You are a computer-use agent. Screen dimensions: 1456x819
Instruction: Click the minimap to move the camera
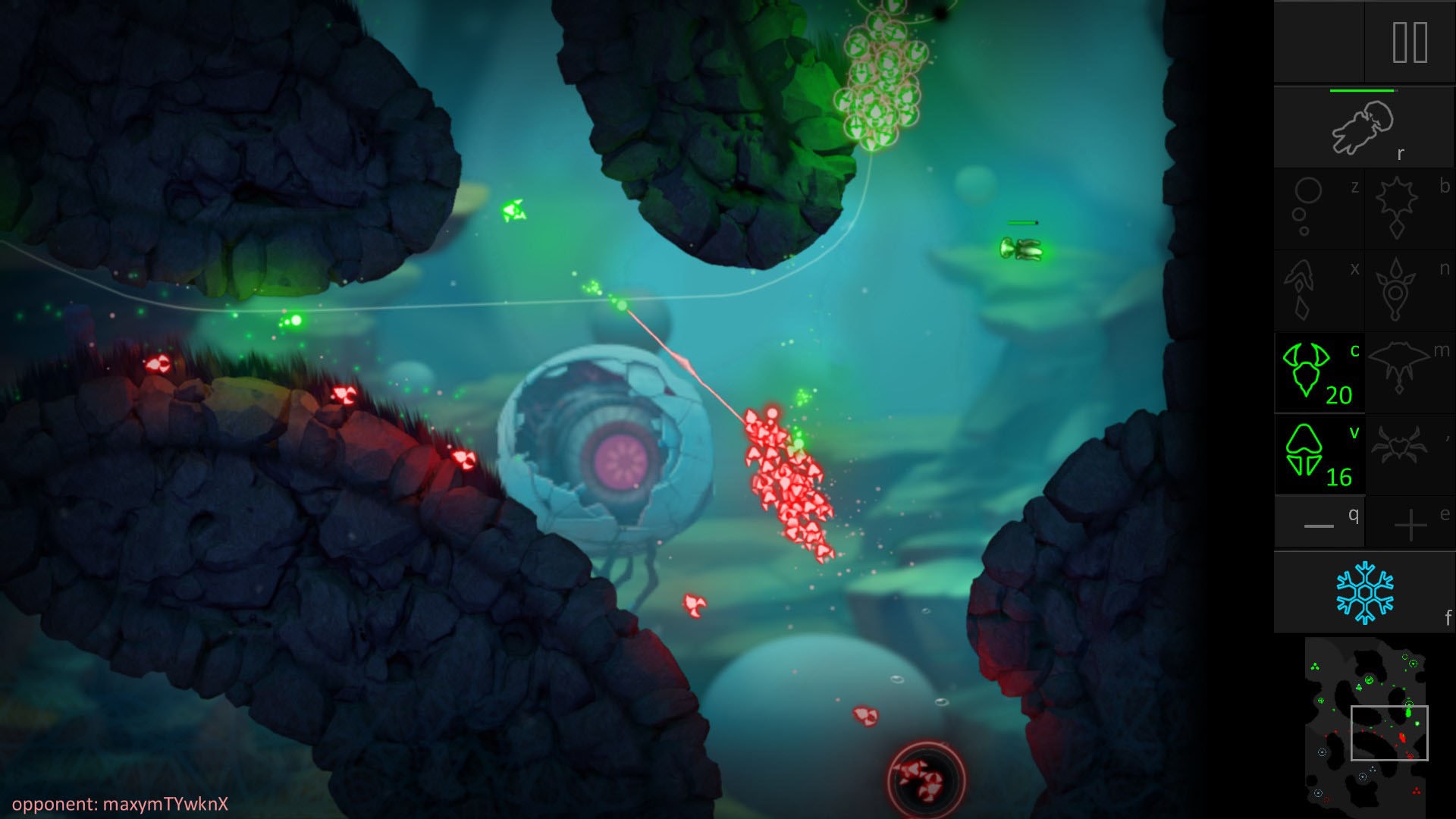tap(1365, 726)
